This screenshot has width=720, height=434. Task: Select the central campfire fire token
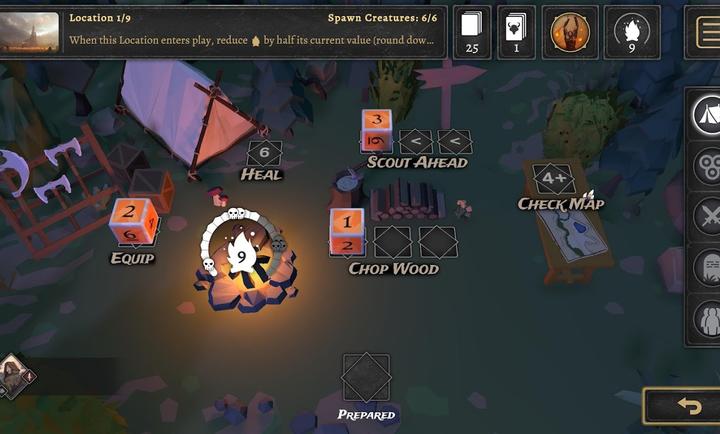click(241, 256)
